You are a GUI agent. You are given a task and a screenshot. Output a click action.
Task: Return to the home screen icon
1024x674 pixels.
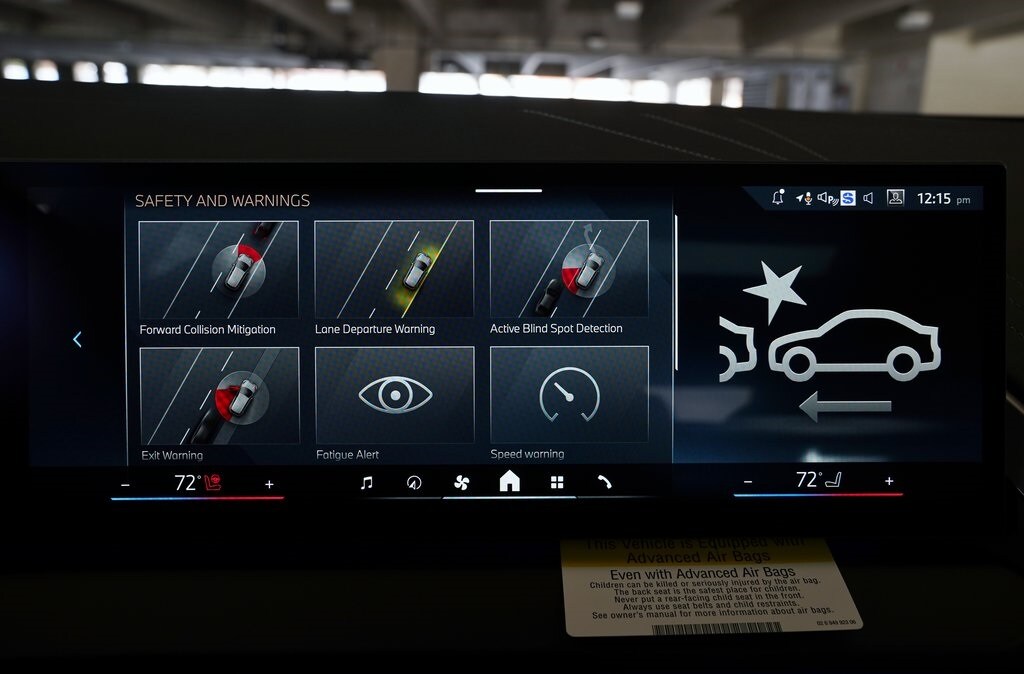point(509,482)
